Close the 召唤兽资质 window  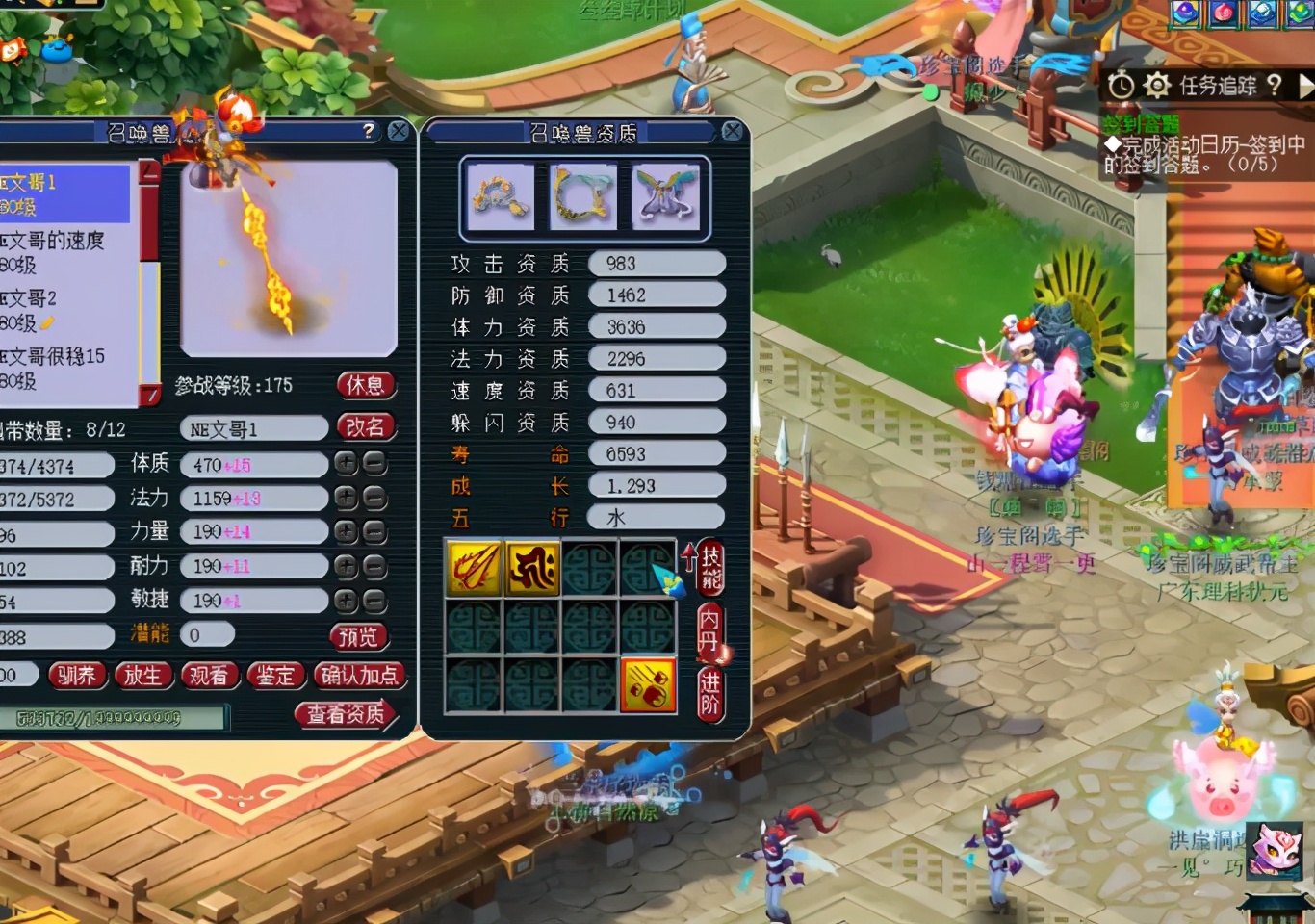pos(732,132)
